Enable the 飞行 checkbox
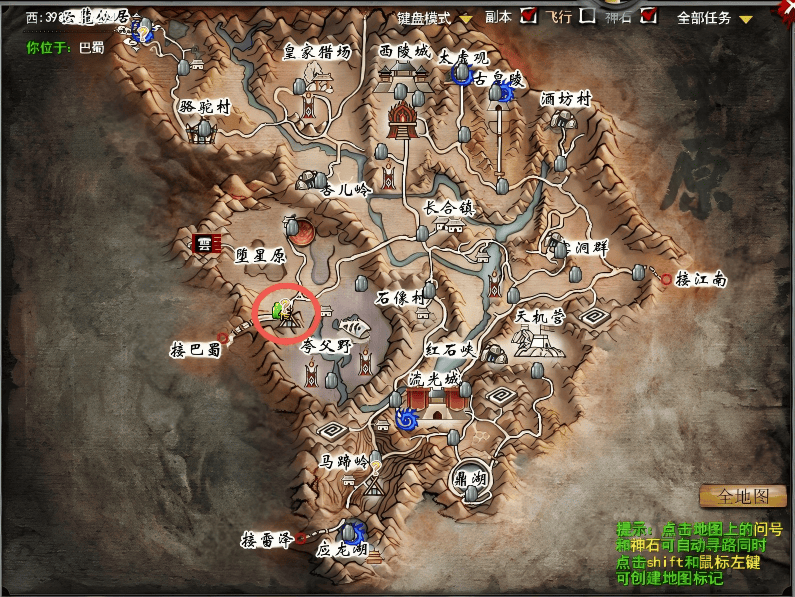The width and height of the screenshot is (795, 597). 588,15
